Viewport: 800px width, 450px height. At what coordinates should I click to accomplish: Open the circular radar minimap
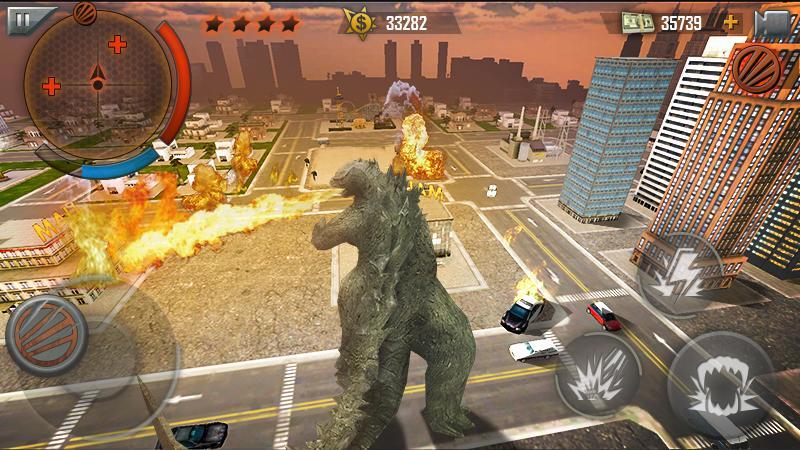97,85
